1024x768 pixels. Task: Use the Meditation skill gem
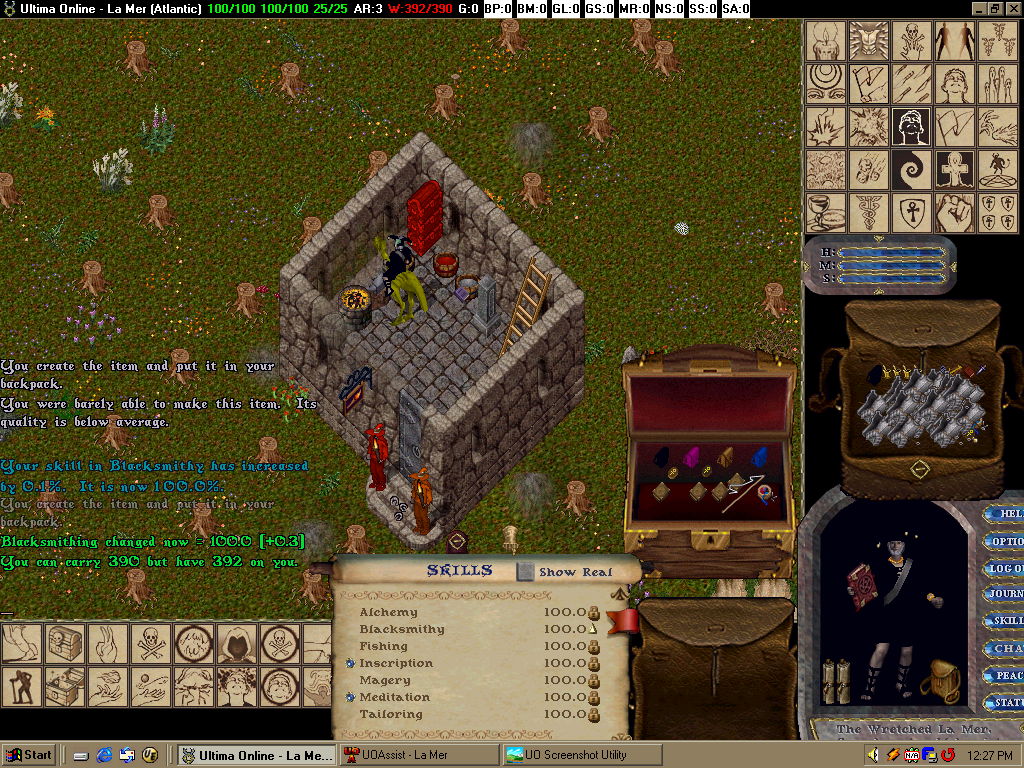point(351,697)
